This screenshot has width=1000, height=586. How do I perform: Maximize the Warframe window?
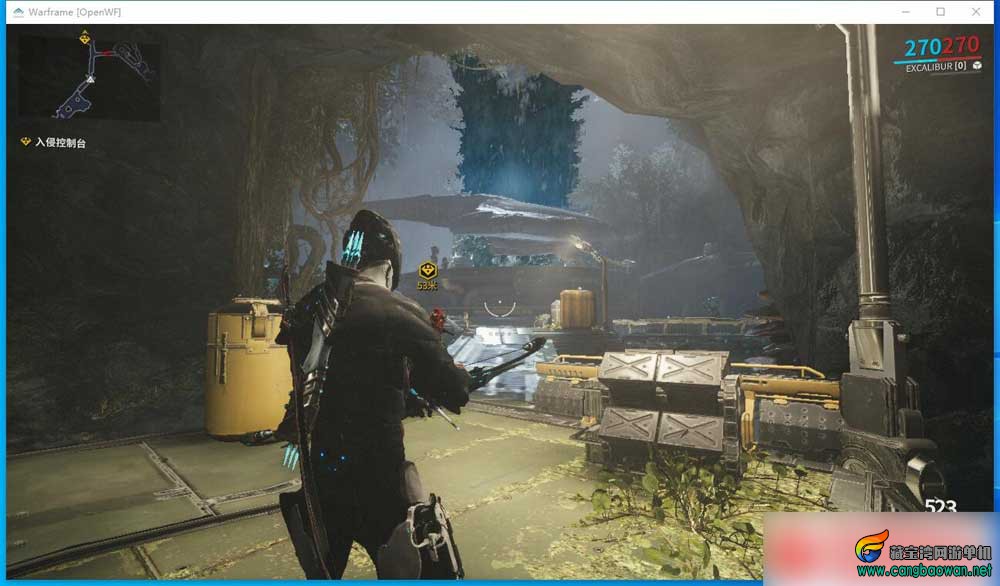[x=940, y=12]
